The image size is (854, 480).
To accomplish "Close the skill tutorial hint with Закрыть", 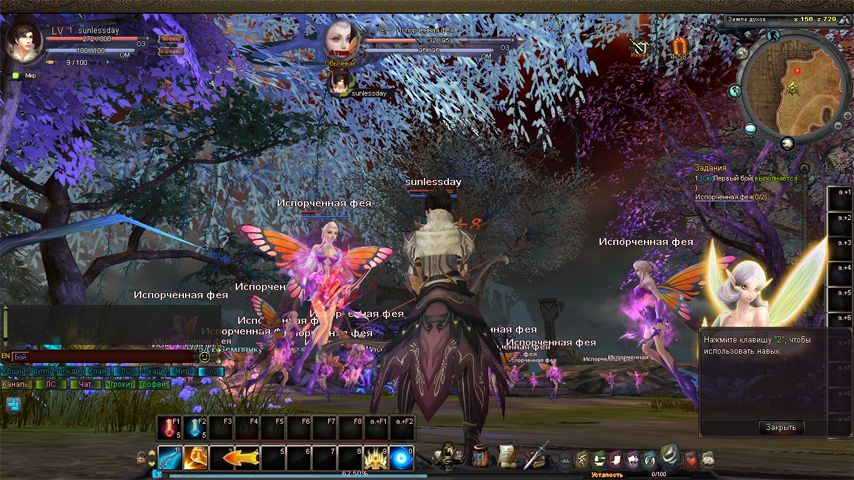I will click(x=780, y=427).
